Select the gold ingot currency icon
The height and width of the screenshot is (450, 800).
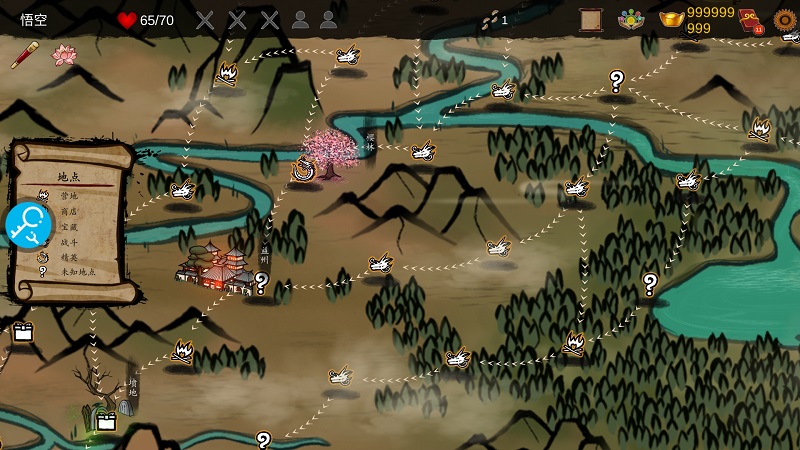(671, 20)
